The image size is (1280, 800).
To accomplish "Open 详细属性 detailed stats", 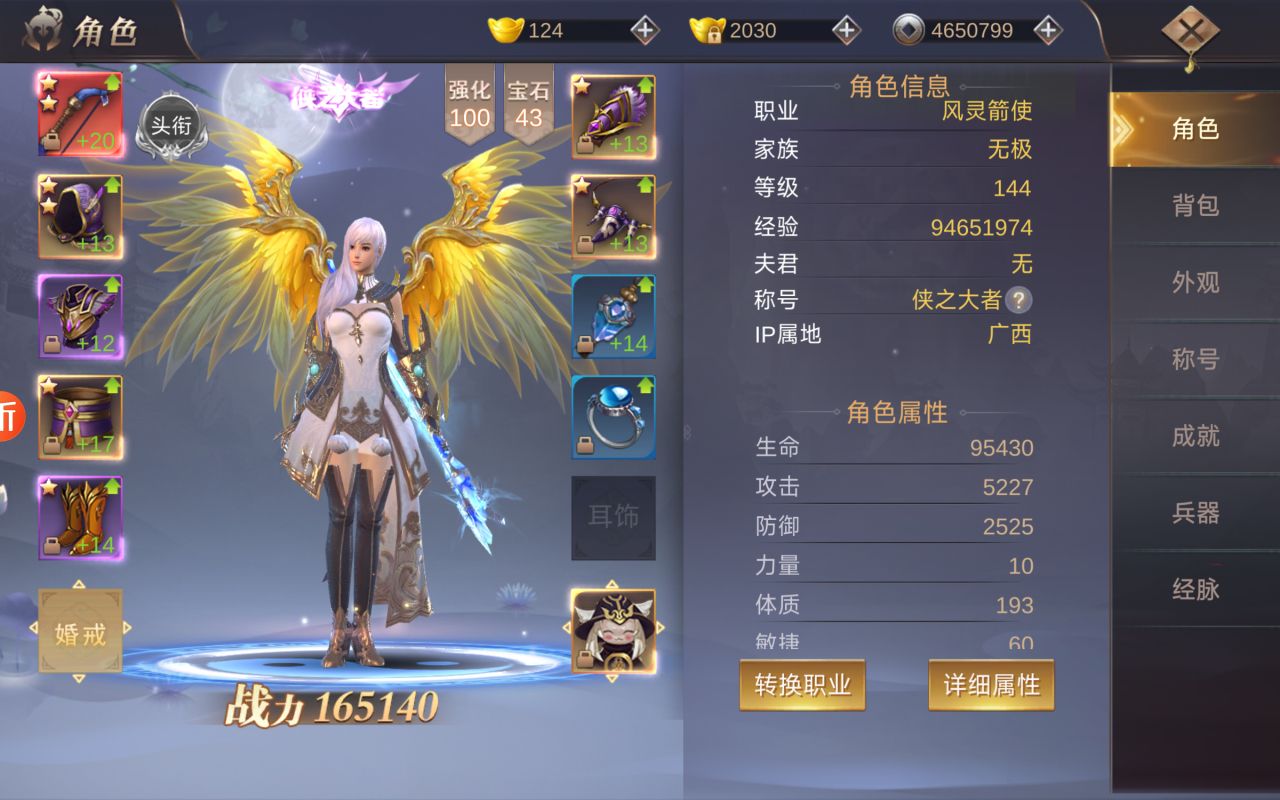I will click(991, 685).
